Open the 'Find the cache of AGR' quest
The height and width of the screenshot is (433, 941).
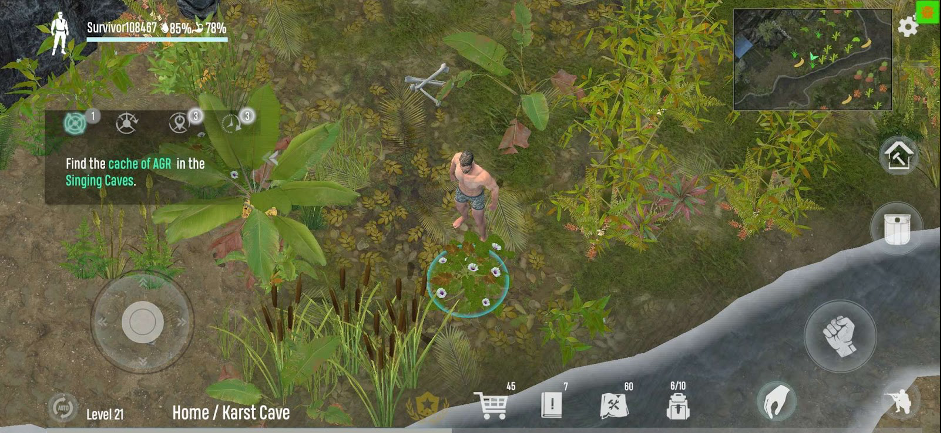(135, 172)
